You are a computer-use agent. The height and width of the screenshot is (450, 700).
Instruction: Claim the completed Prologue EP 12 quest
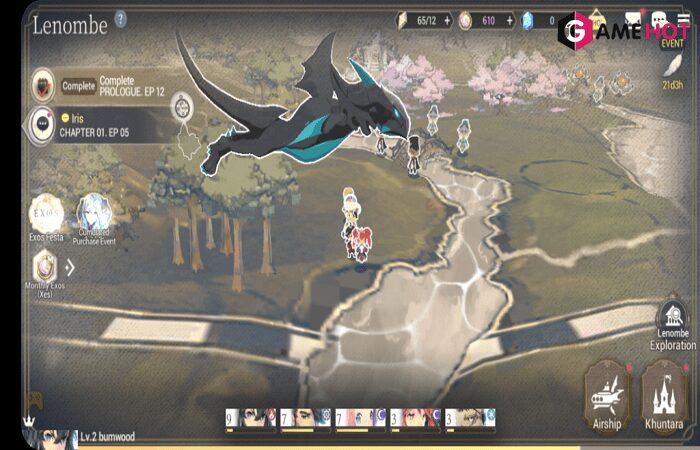[x=79, y=86]
